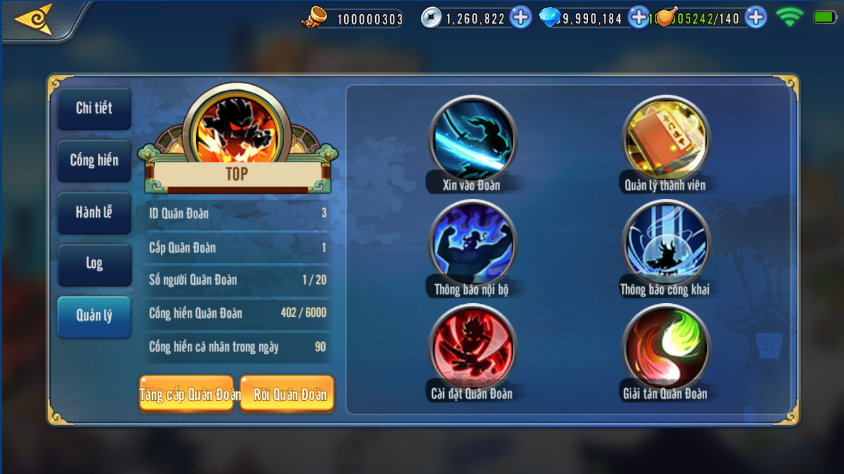The image size is (844, 474).
Task: Open Quản lý thành viên member management
Action: tap(665, 139)
